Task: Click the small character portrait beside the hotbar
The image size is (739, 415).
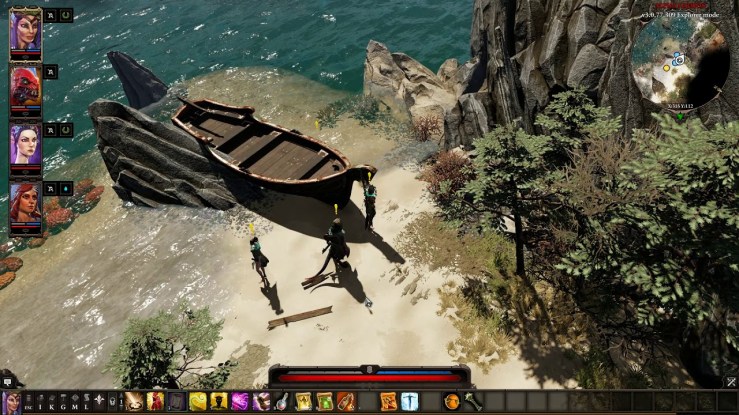Action: (13, 401)
